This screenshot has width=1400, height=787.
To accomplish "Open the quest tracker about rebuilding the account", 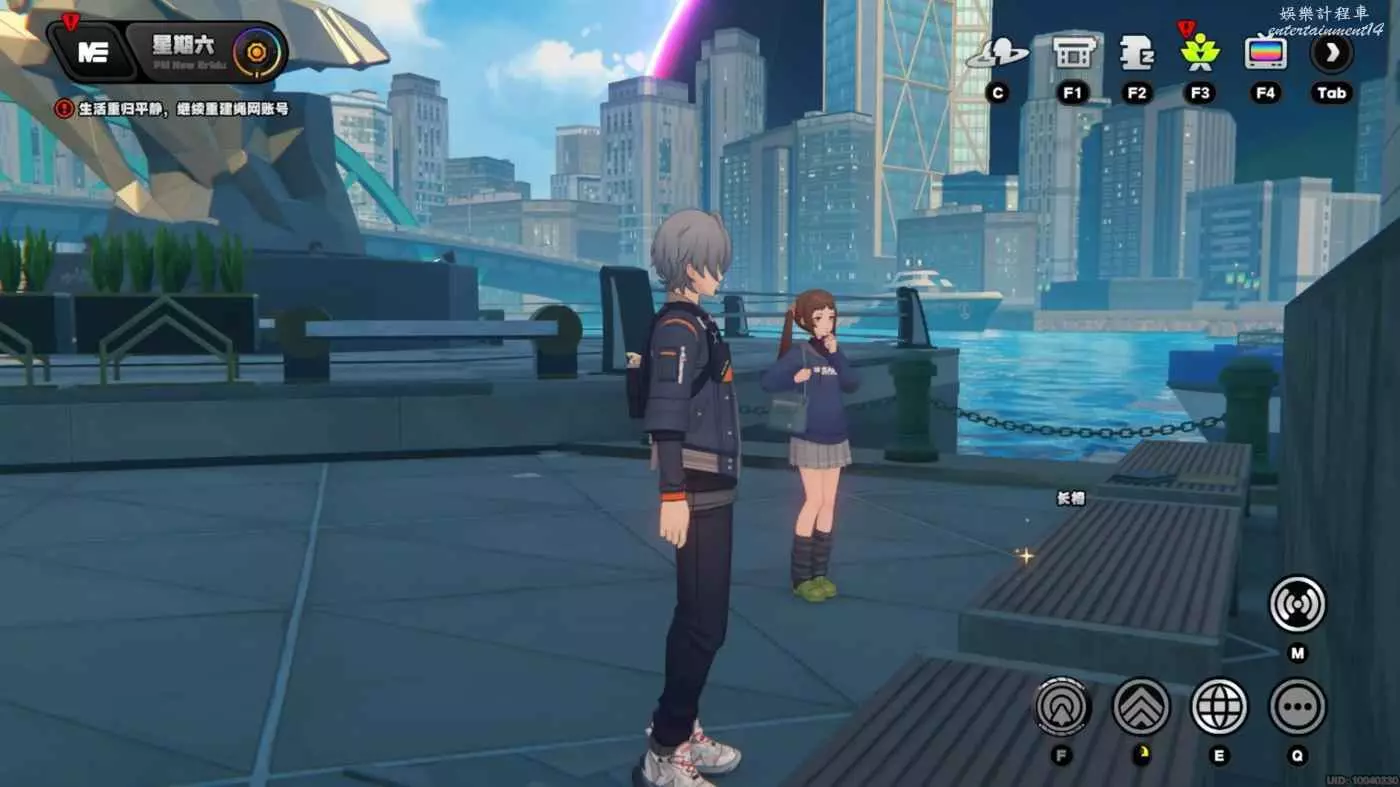I will 175,109.
